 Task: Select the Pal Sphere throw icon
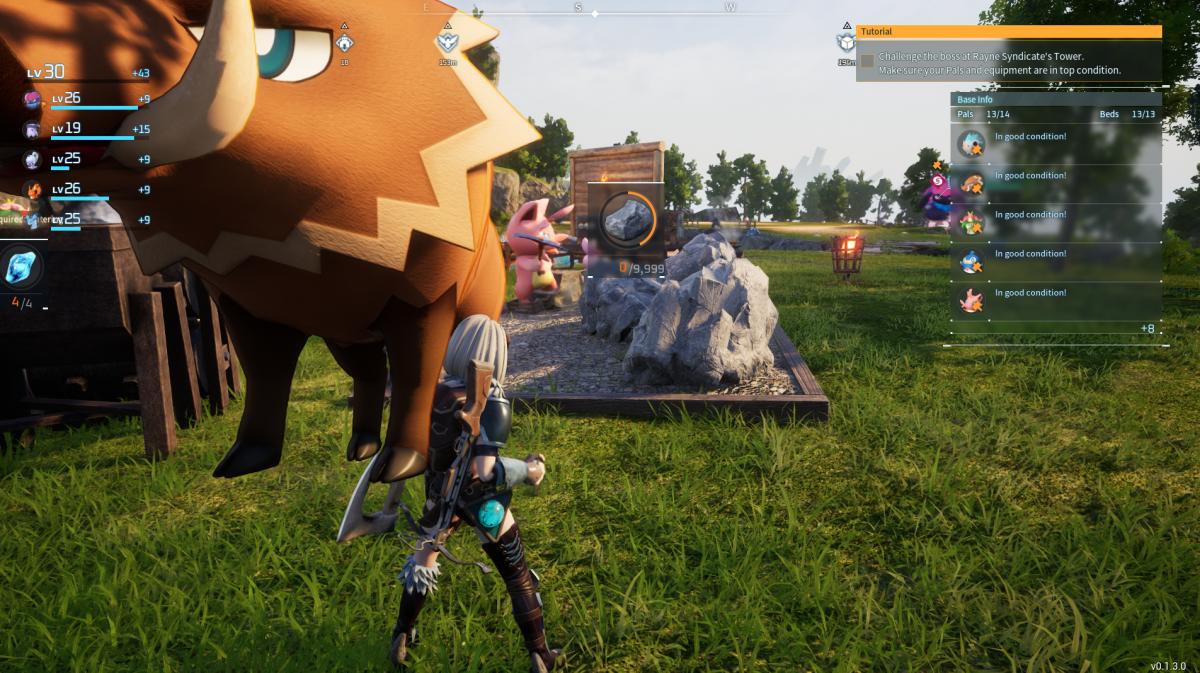pyautogui.click(x=19, y=267)
